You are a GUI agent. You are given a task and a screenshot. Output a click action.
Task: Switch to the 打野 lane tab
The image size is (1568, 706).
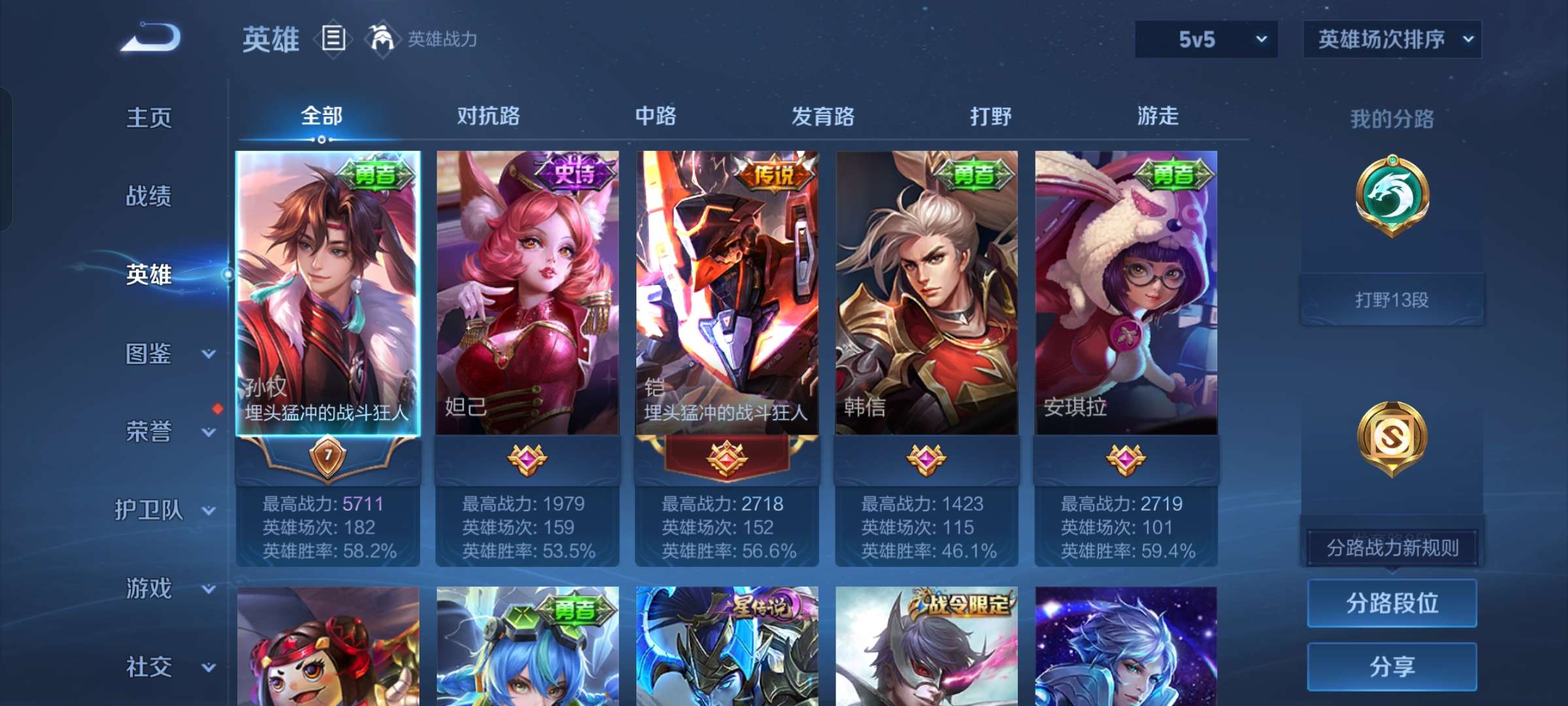990,116
